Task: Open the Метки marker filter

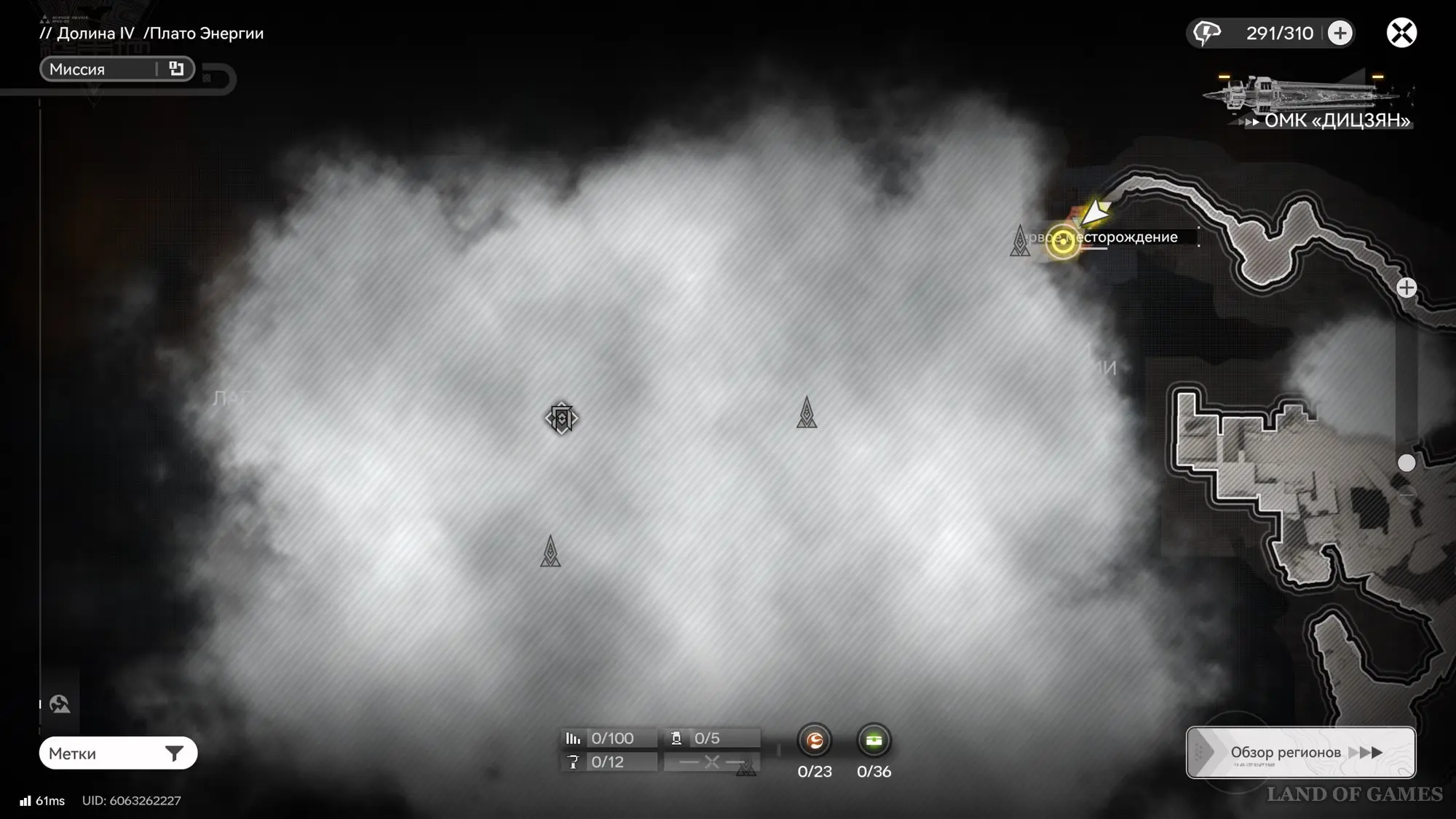Action: pyautogui.click(x=118, y=753)
